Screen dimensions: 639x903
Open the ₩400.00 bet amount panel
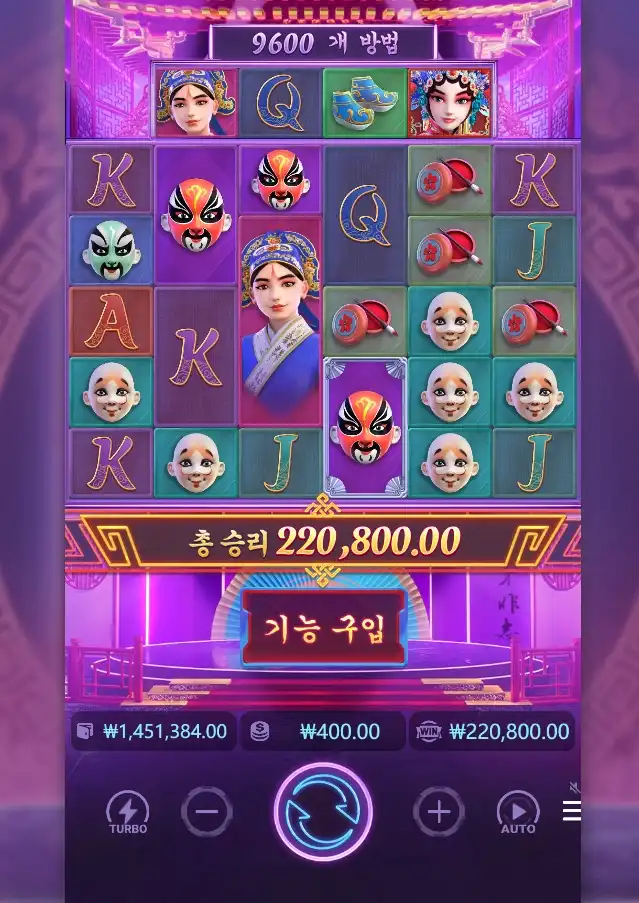click(323, 731)
